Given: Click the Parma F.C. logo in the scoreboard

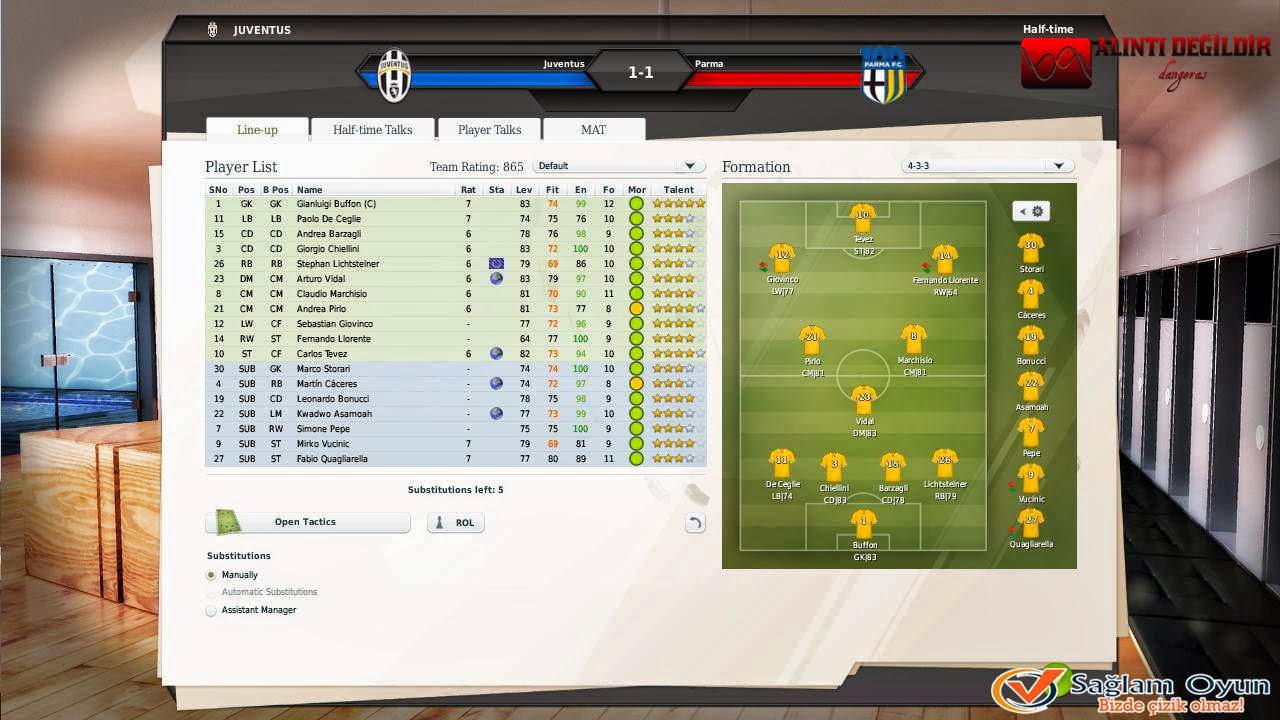Looking at the screenshot, I should point(885,73).
